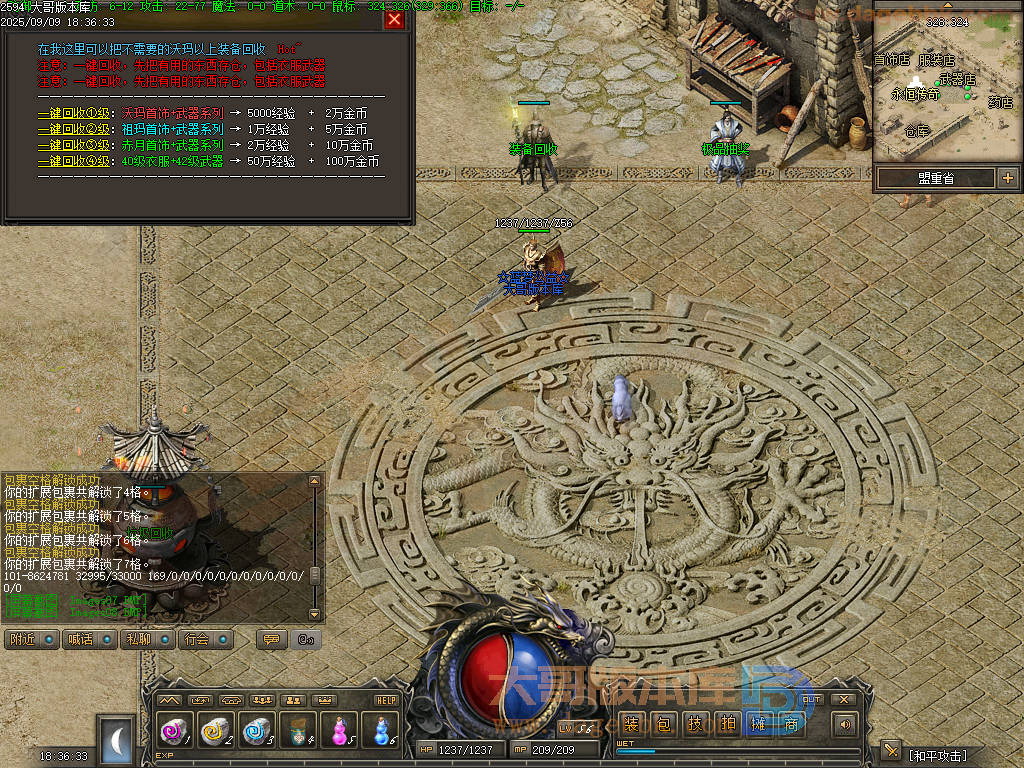1024x768 pixels.
Task: Open the HELP button
Action: [x=386, y=700]
